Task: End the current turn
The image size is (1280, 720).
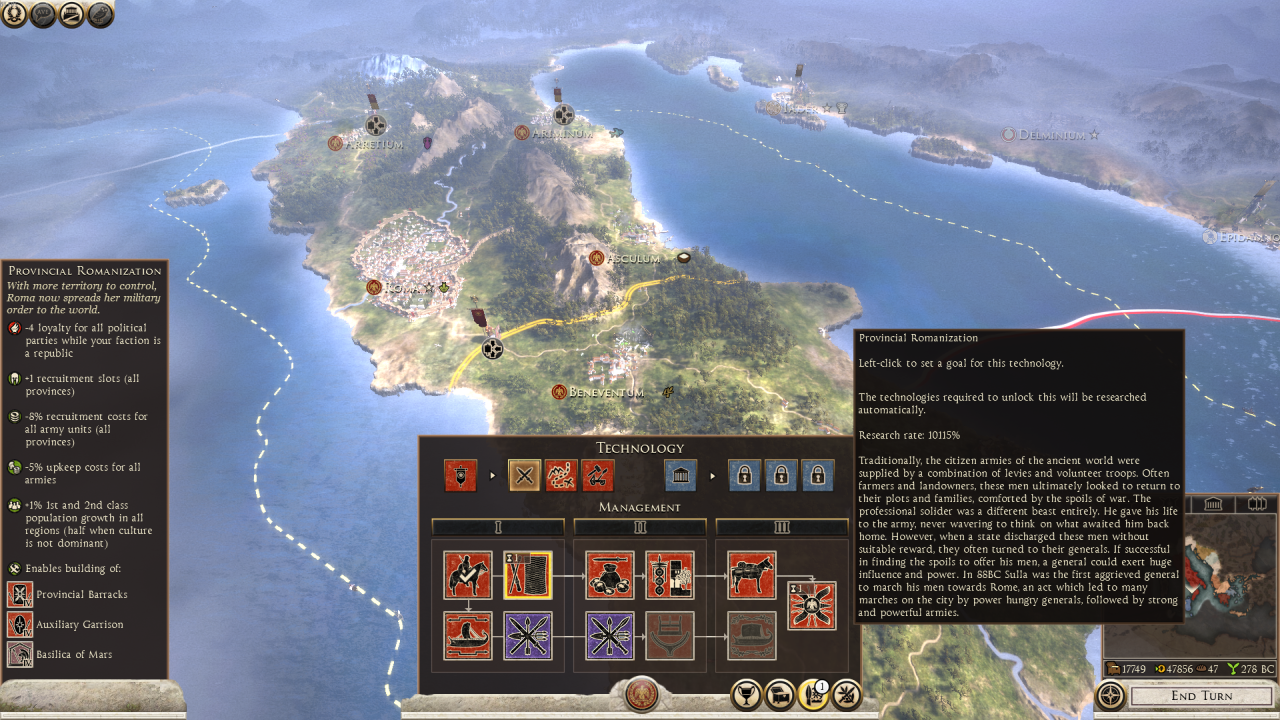Action: pos(1201,696)
